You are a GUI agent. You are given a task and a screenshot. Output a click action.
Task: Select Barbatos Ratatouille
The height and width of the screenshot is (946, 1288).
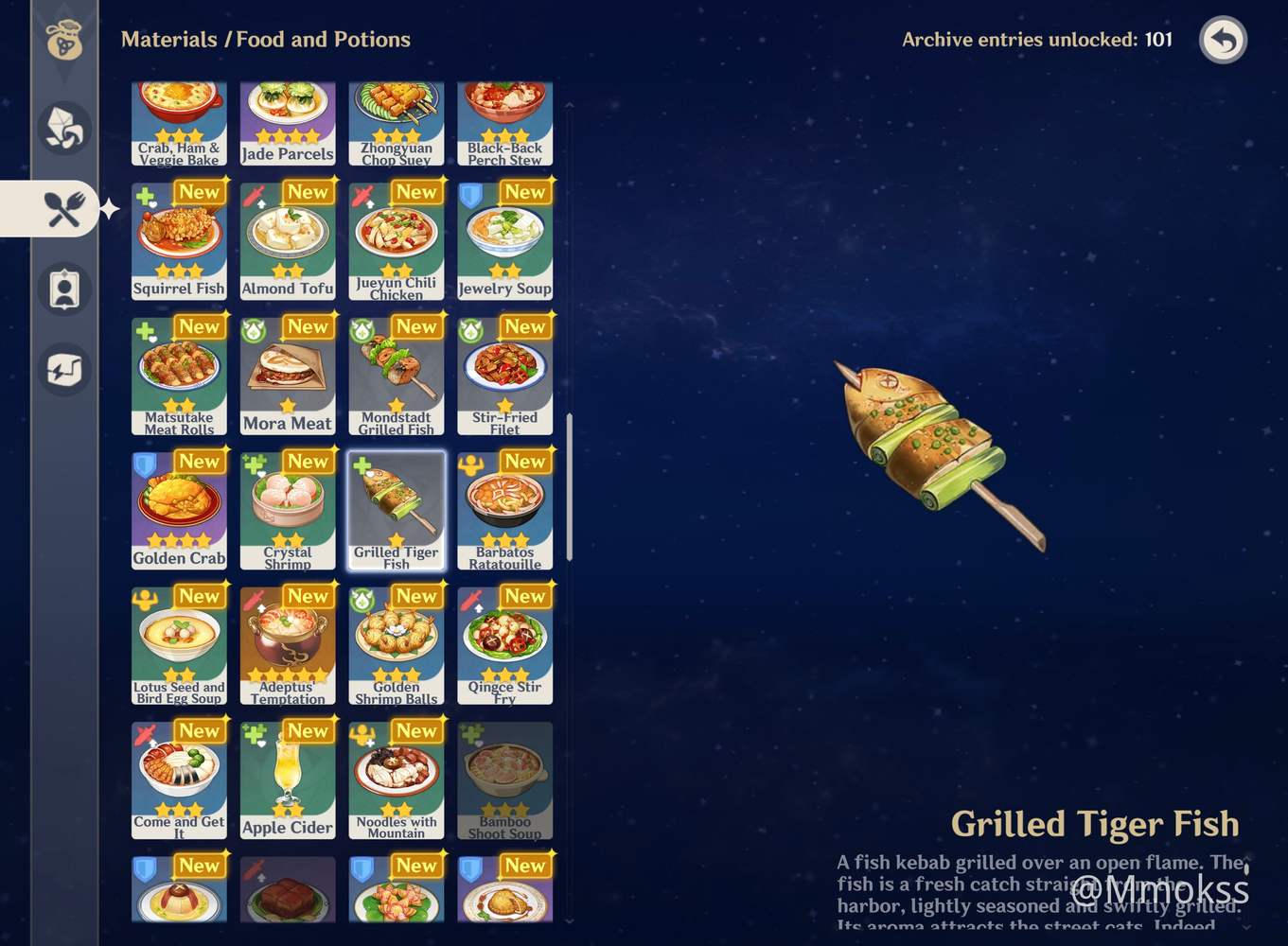click(504, 509)
